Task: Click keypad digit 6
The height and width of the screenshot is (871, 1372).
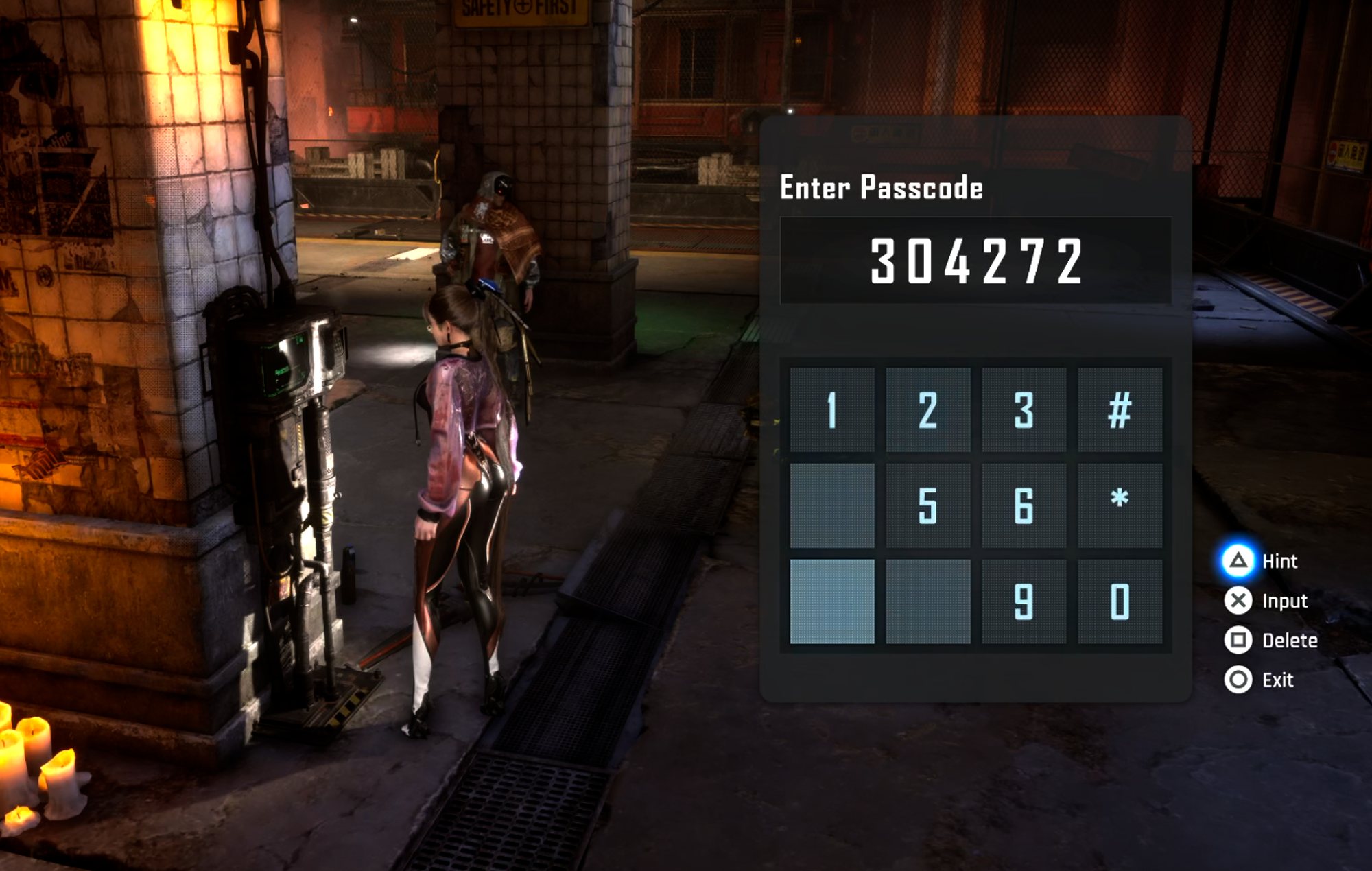Action: [1024, 505]
